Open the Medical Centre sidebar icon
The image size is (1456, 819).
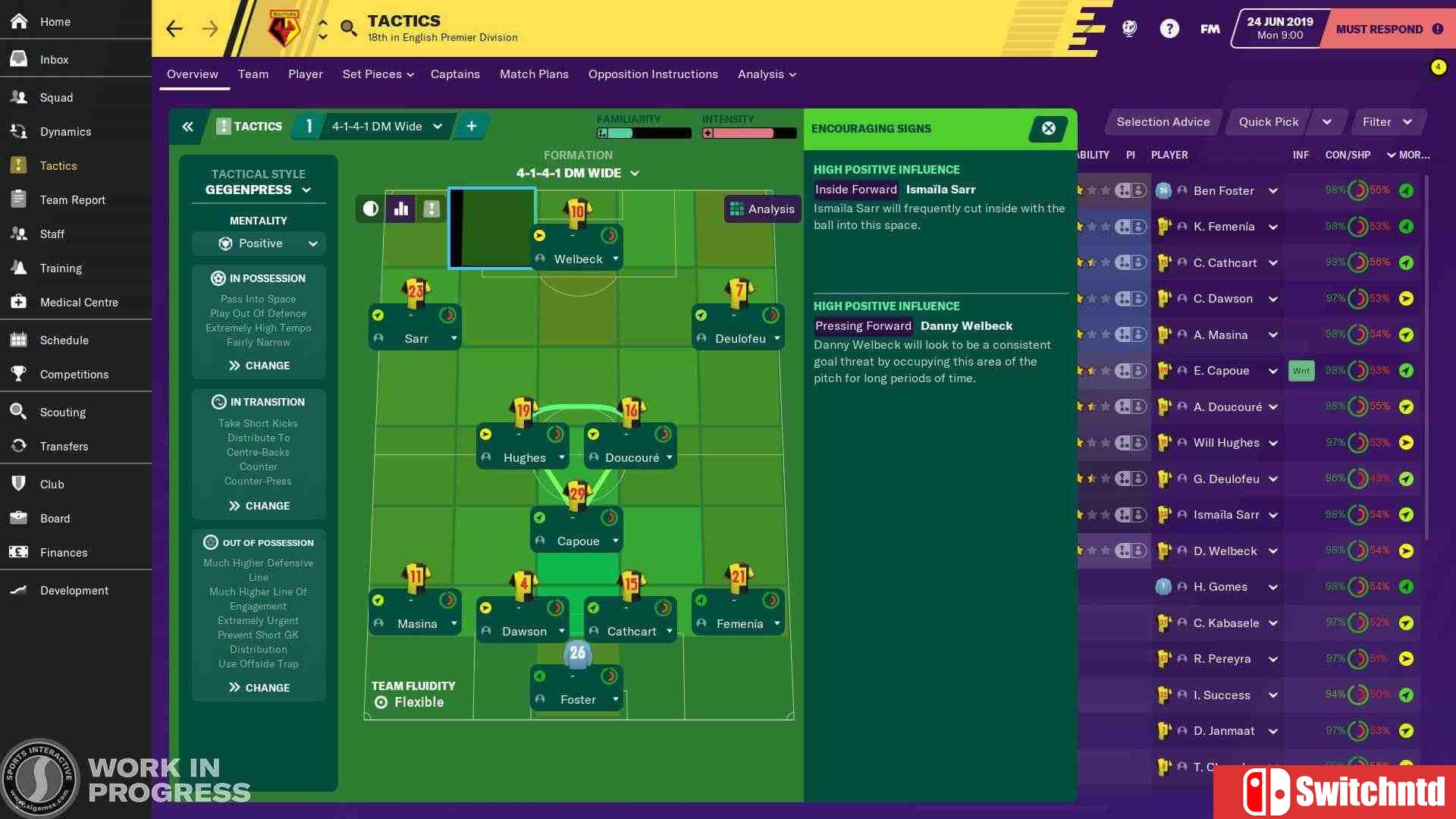pos(17,302)
